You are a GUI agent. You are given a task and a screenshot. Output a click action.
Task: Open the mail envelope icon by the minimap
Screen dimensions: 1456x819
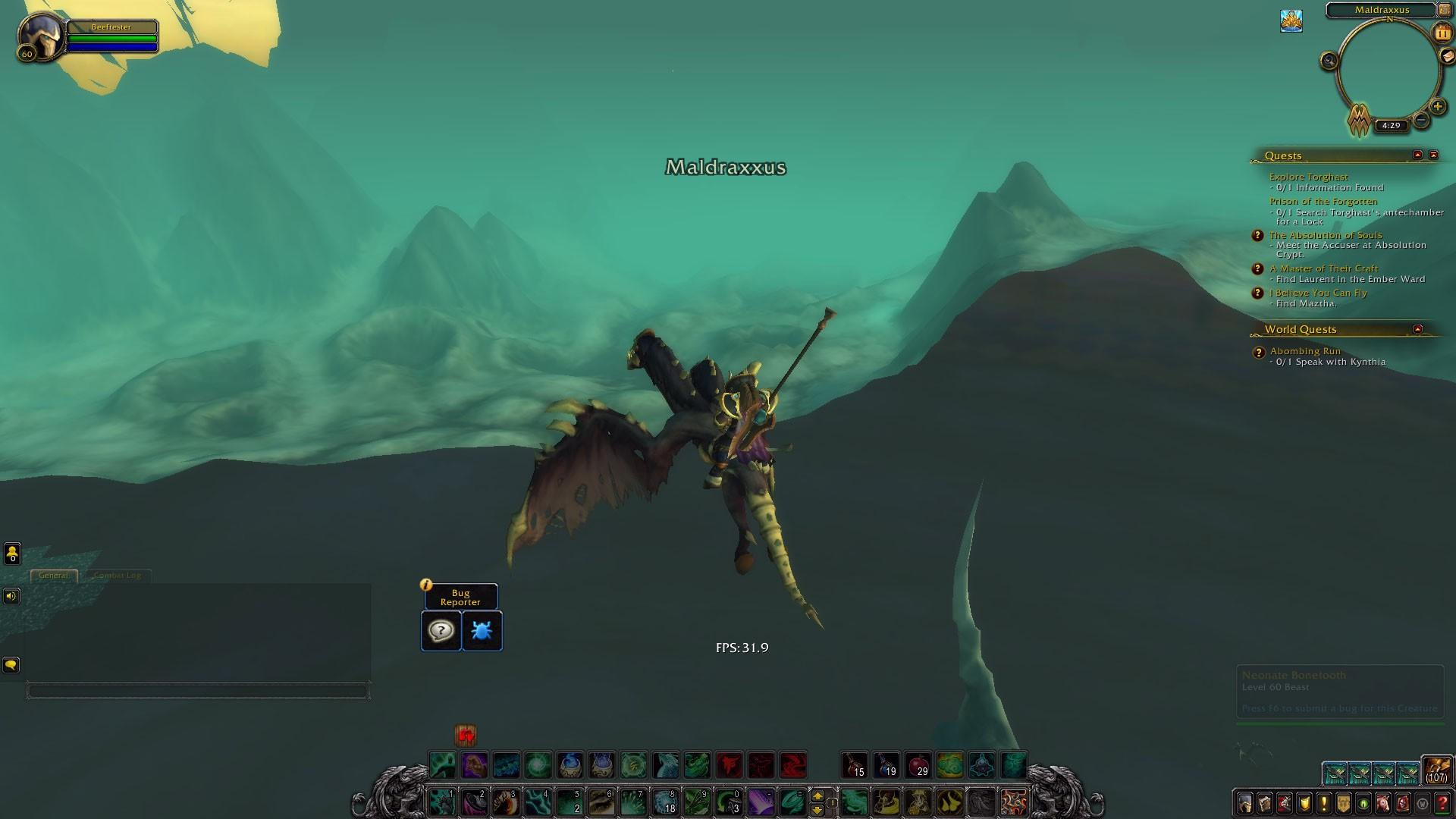[1448, 56]
